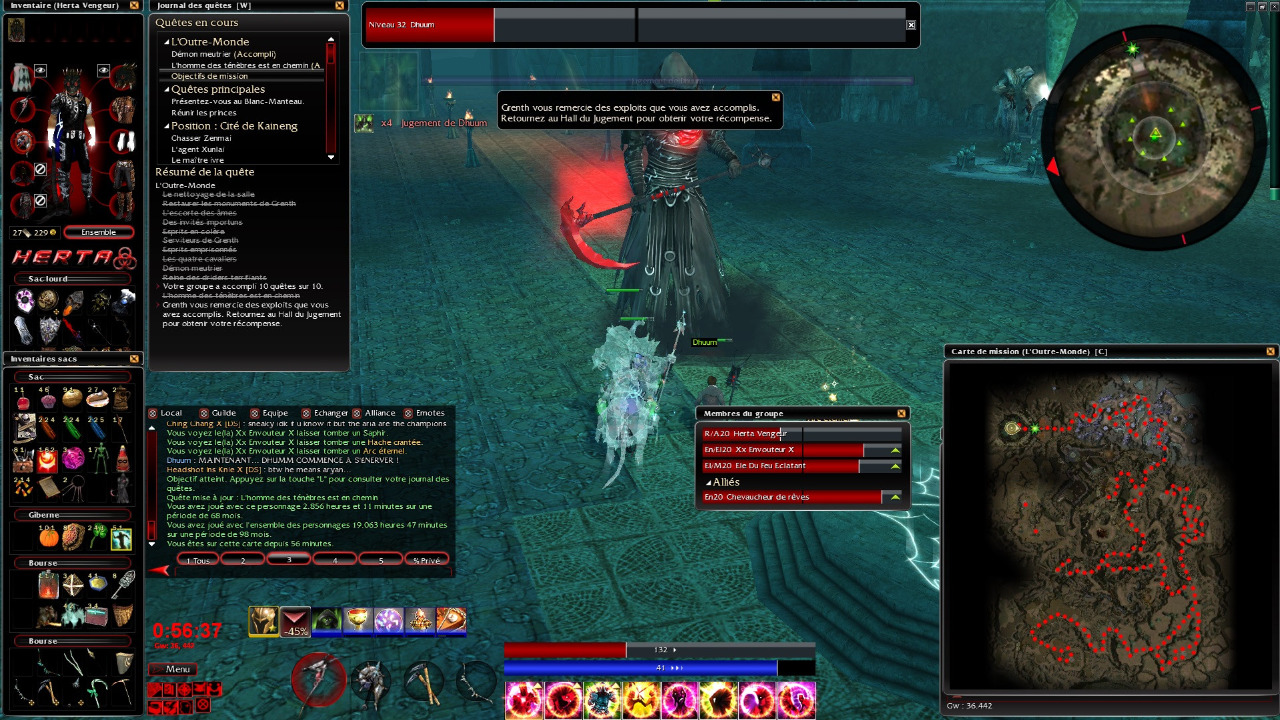The image size is (1280, 720).
Task: Click the circular compass minimap
Action: tap(1155, 136)
